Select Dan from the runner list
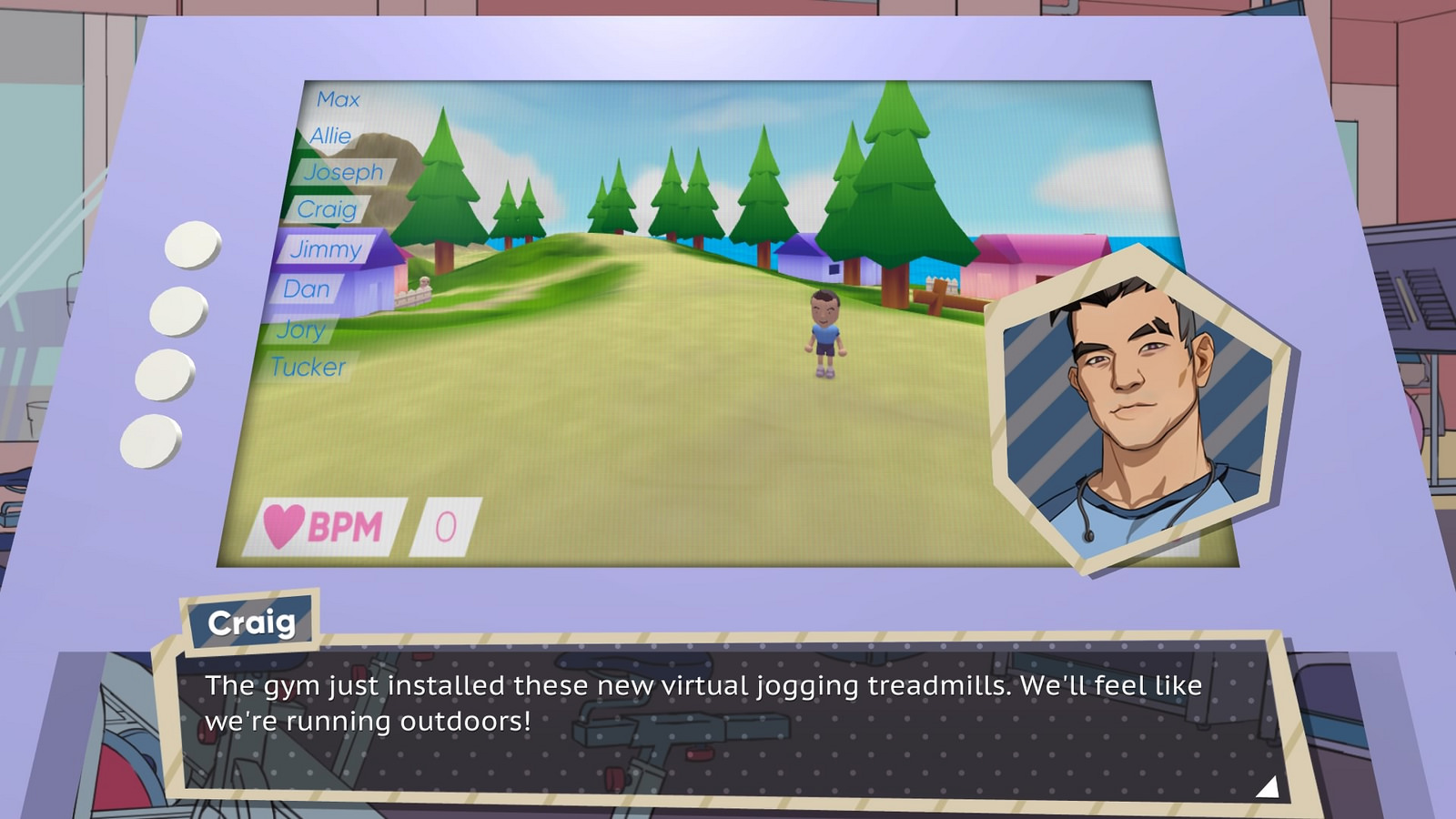 308,289
